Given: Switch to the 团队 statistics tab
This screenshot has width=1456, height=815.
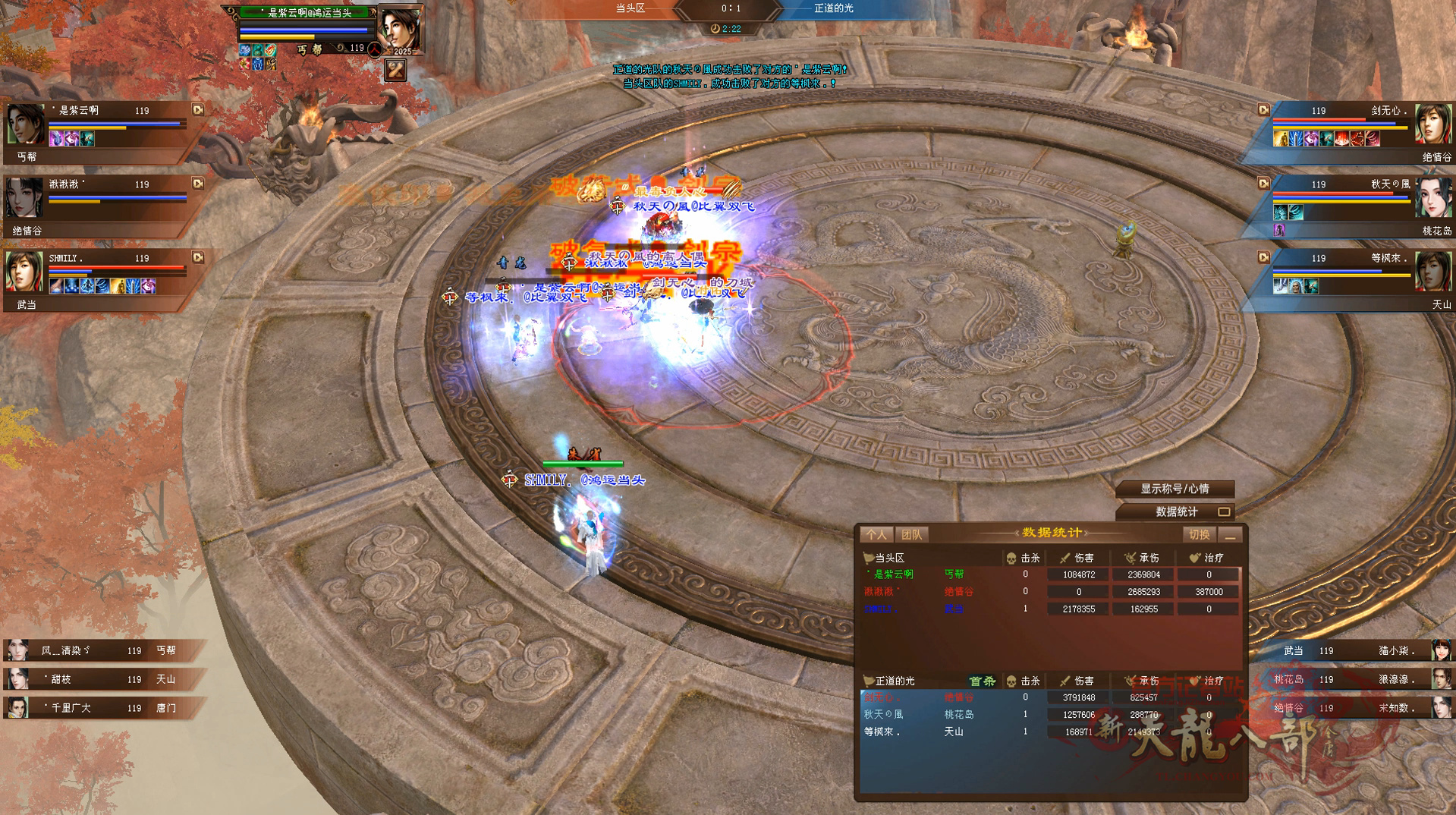Looking at the screenshot, I should click(x=911, y=535).
